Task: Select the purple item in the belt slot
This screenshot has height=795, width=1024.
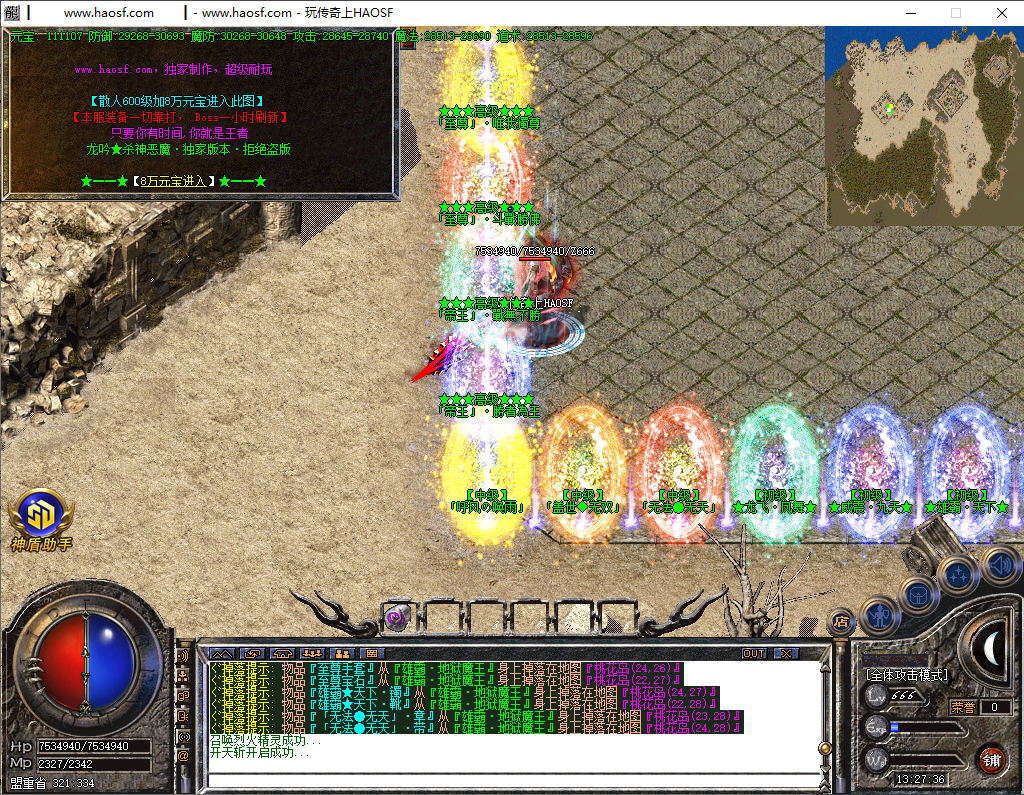Action: point(398,616)
